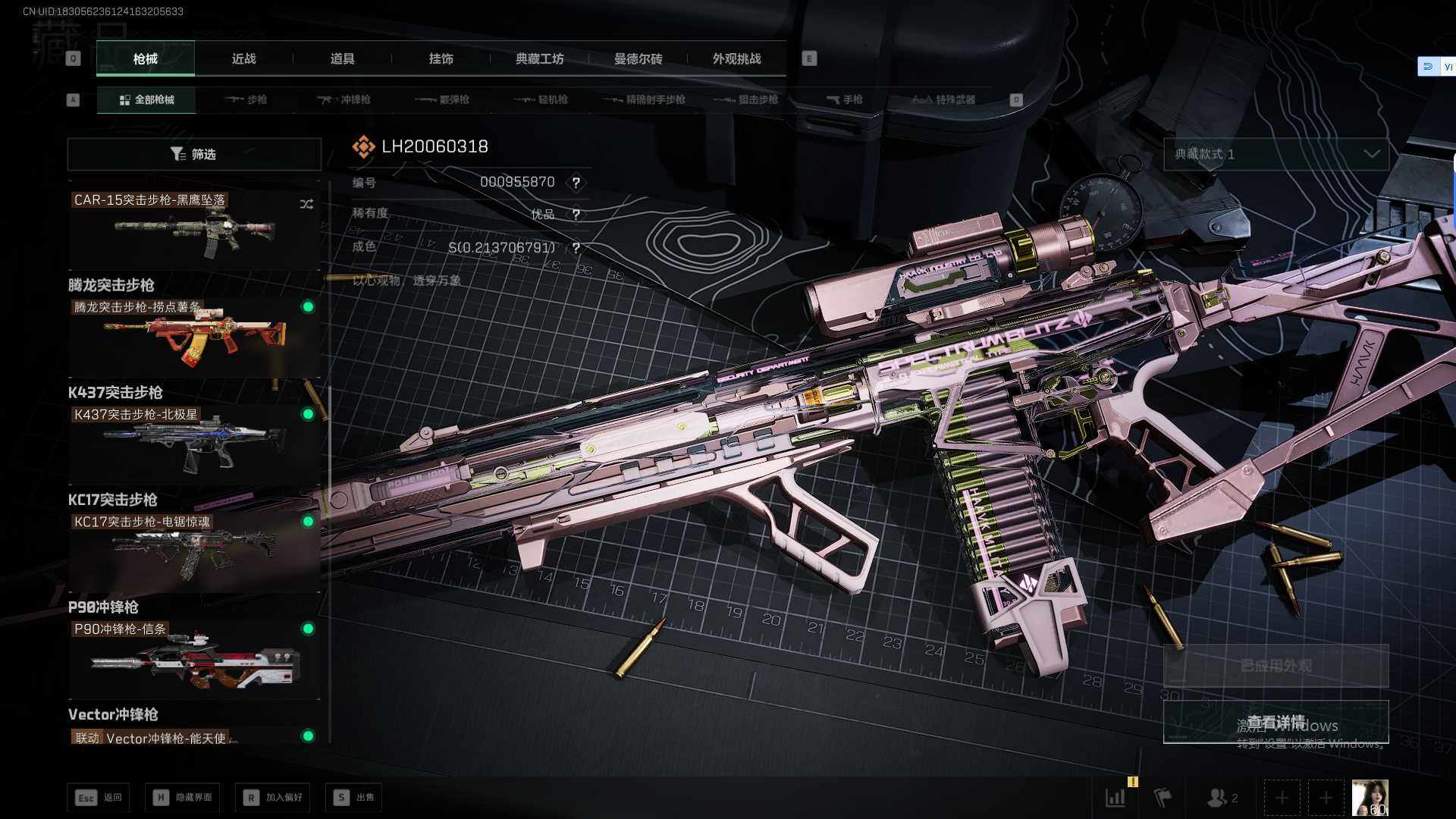Go to the 曼德尔砖 tab
Screen dimensions: 1456x819
tap(638, 59)
